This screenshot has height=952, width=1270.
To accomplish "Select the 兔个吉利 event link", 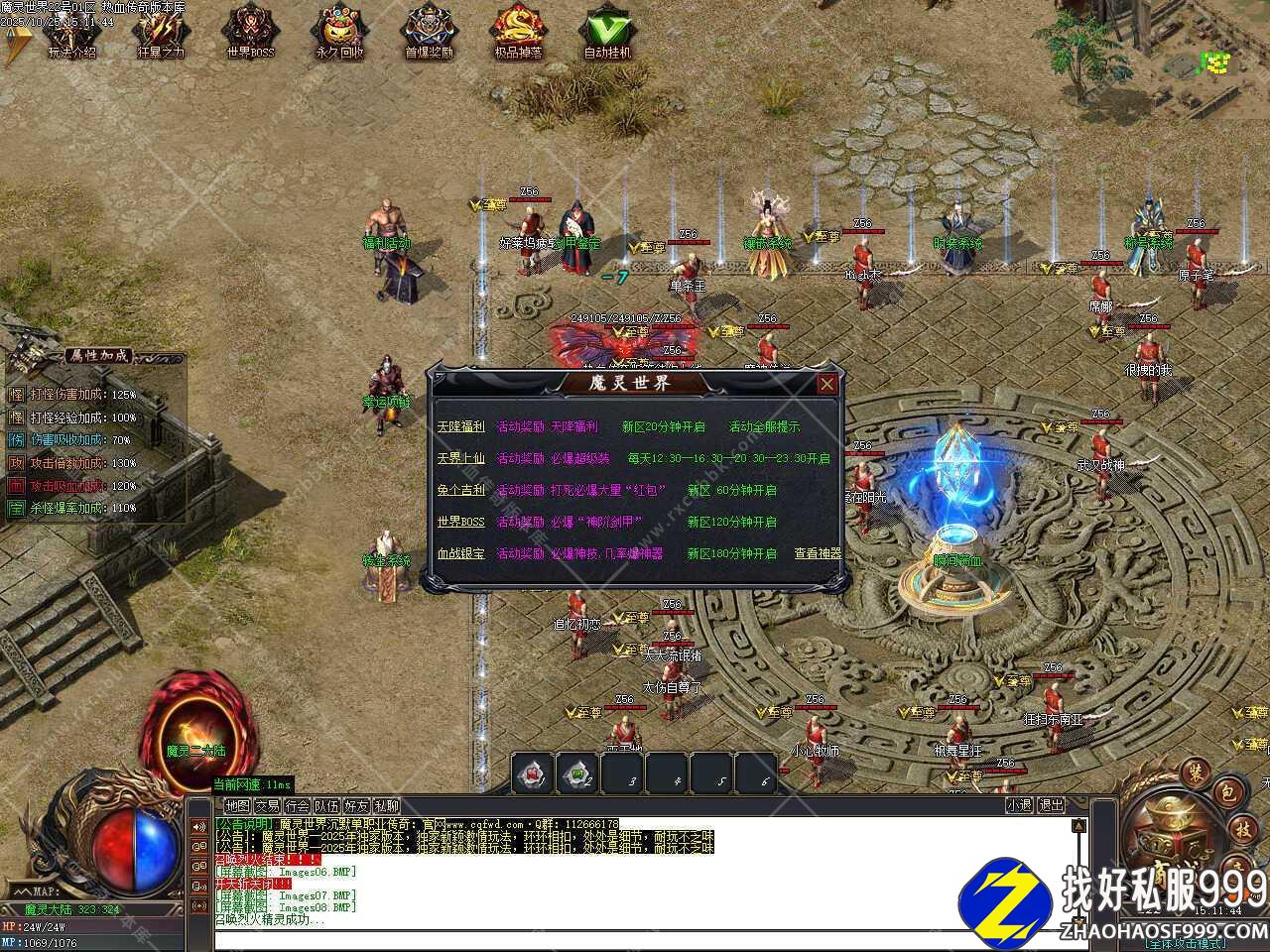I will [x=460, y=491].
